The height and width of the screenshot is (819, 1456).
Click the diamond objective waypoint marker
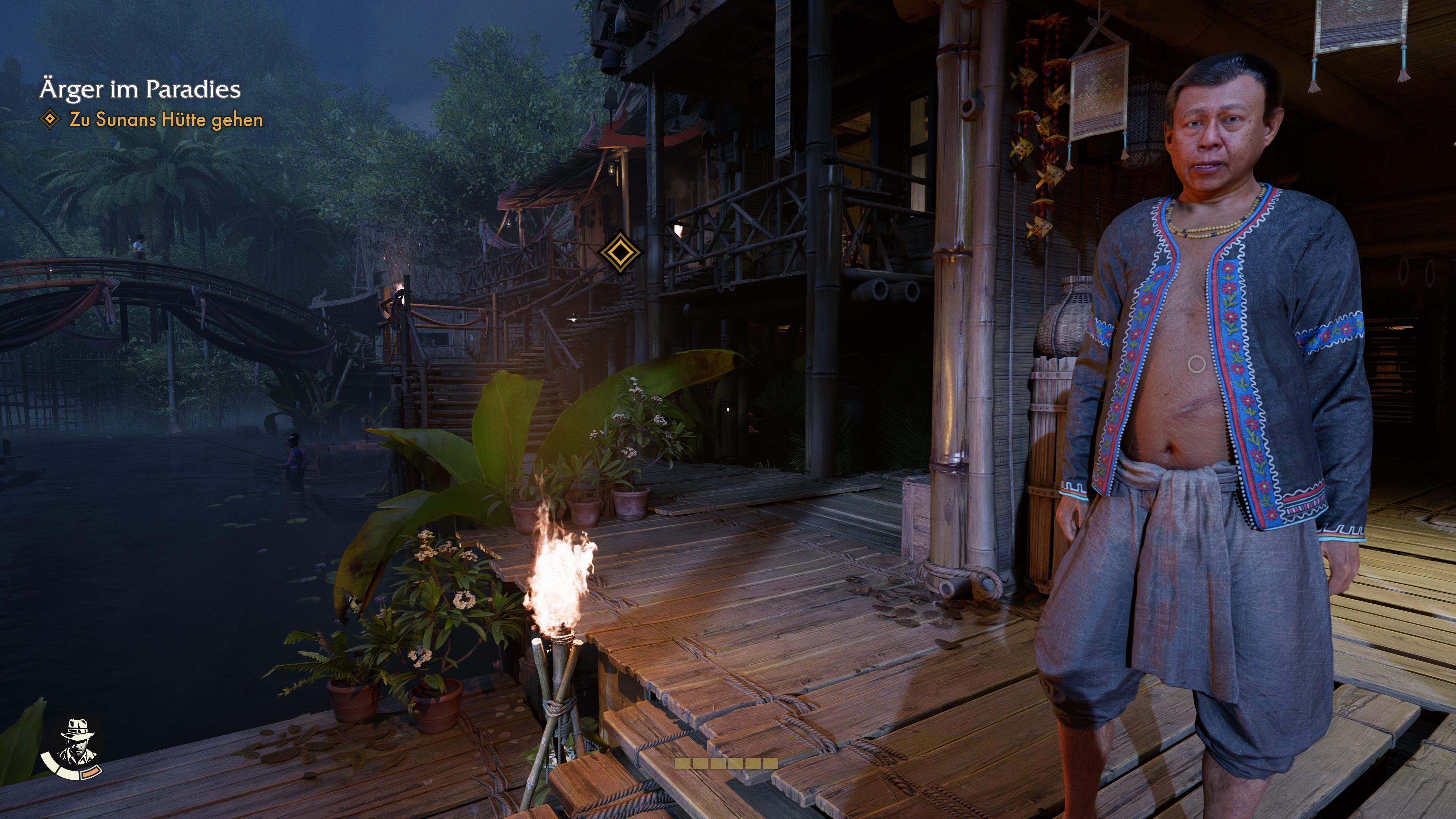620,252
